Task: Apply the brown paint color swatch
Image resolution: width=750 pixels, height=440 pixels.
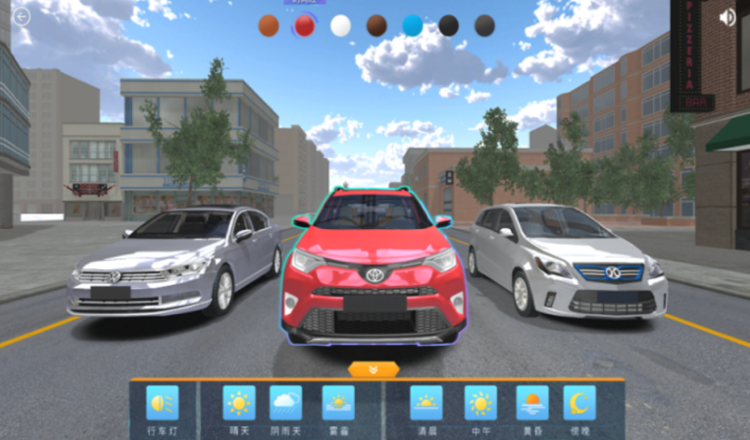Action: click(377, 26)
